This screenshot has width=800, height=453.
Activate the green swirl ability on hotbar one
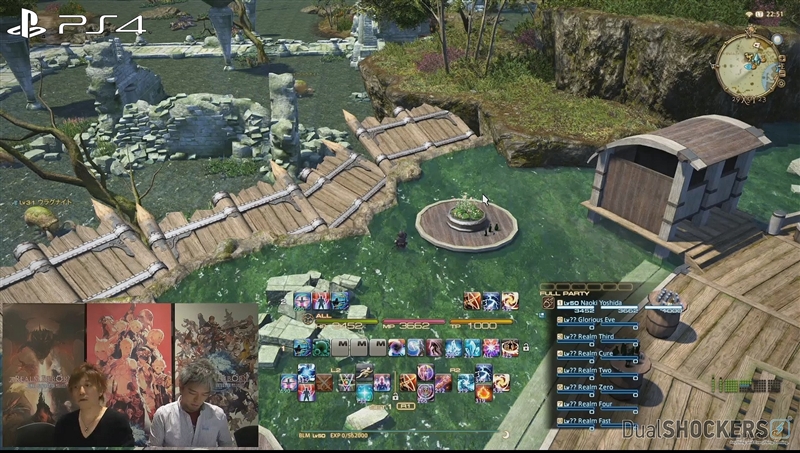click(x=322, y=348)
